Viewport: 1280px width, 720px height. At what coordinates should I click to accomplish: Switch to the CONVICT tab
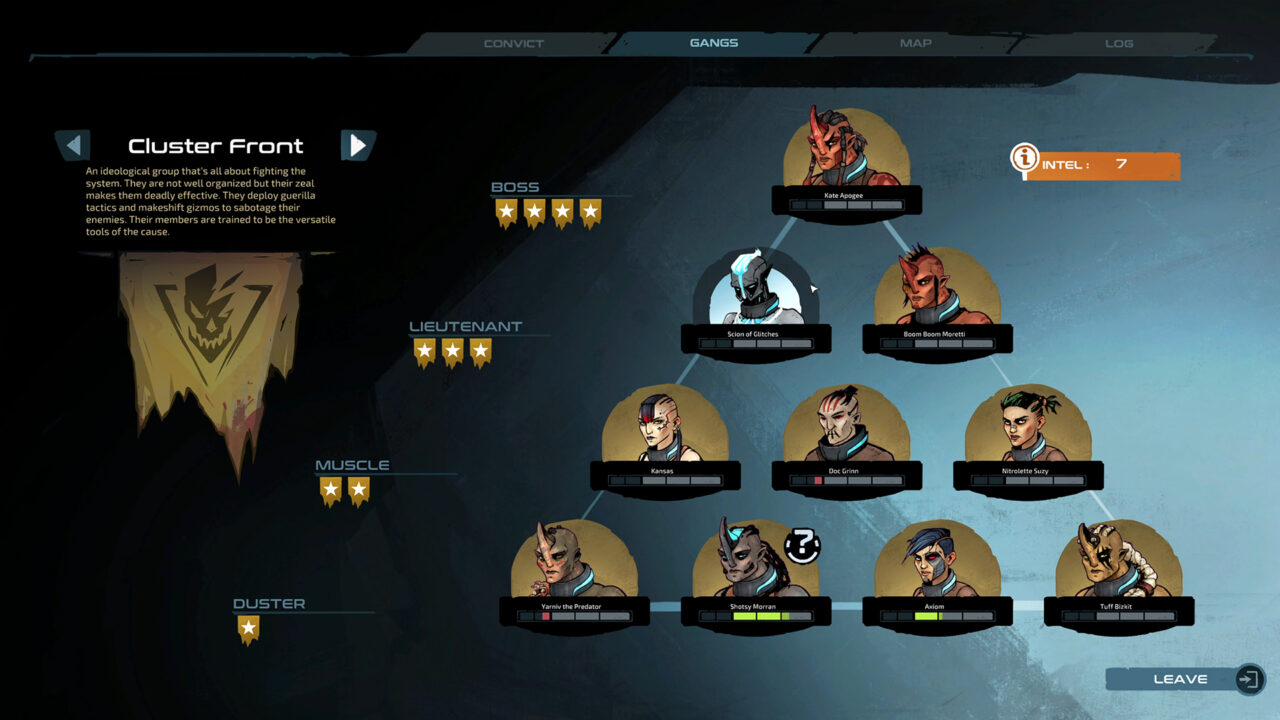513,43
